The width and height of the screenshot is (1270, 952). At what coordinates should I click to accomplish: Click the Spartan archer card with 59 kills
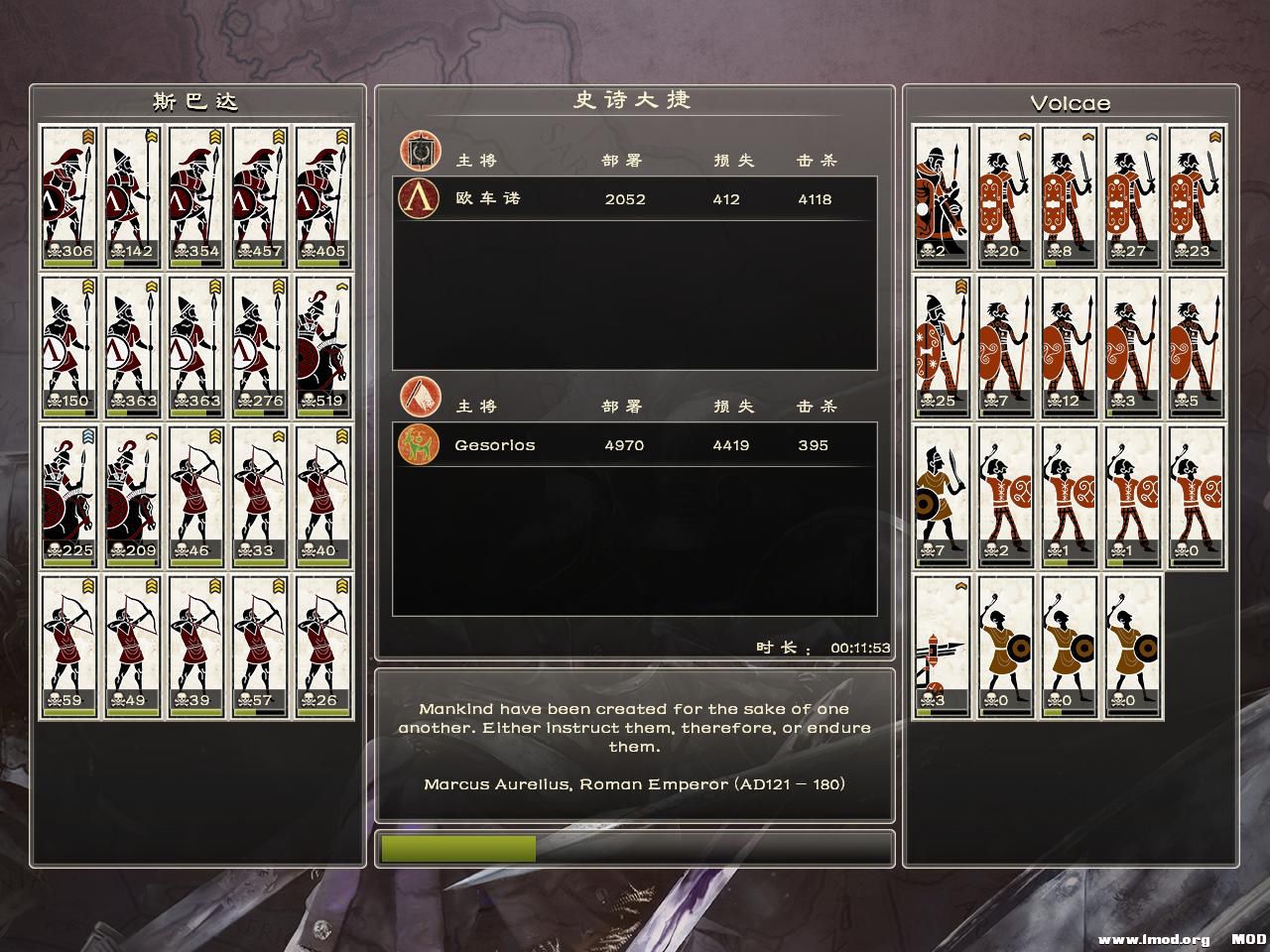[69, 646]
